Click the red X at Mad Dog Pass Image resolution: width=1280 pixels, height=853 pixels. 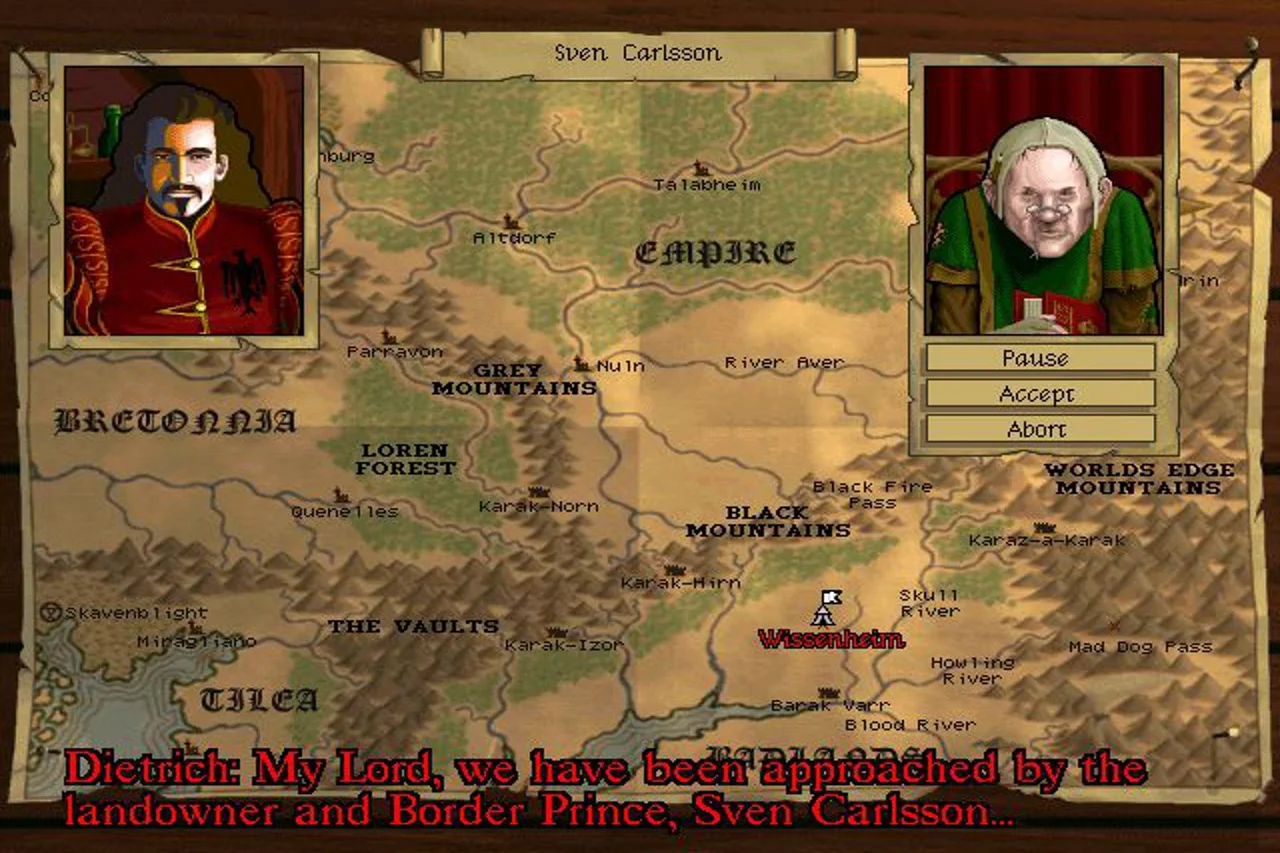click(x=1113, y=627)
